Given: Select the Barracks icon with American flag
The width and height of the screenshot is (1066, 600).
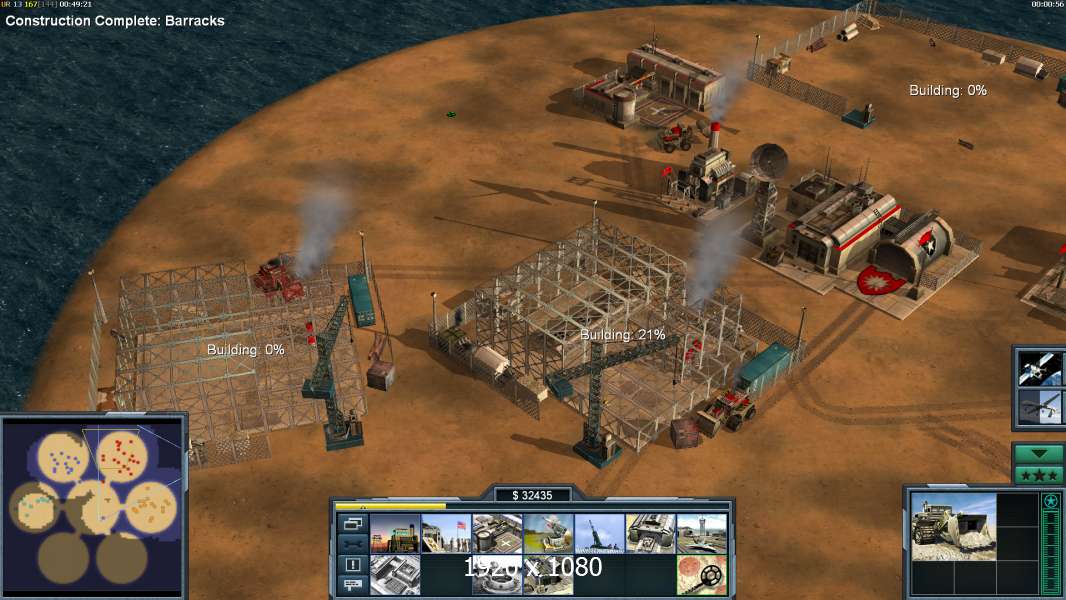Looking at the screenshot, I should pyautogui.click(x=446, y=534).
